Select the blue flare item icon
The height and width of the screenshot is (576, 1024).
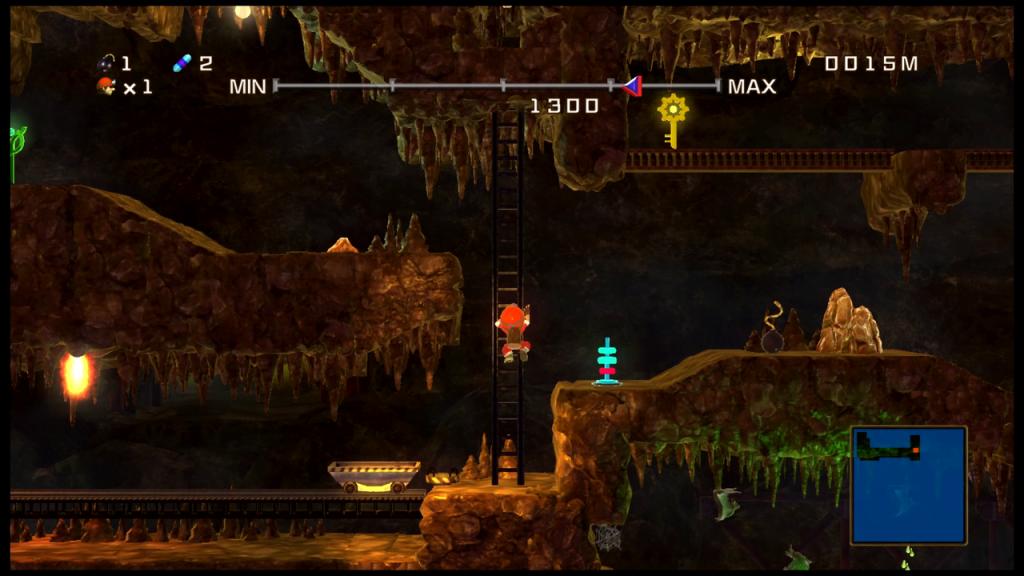pyautogui.click(x=182, y=64)
